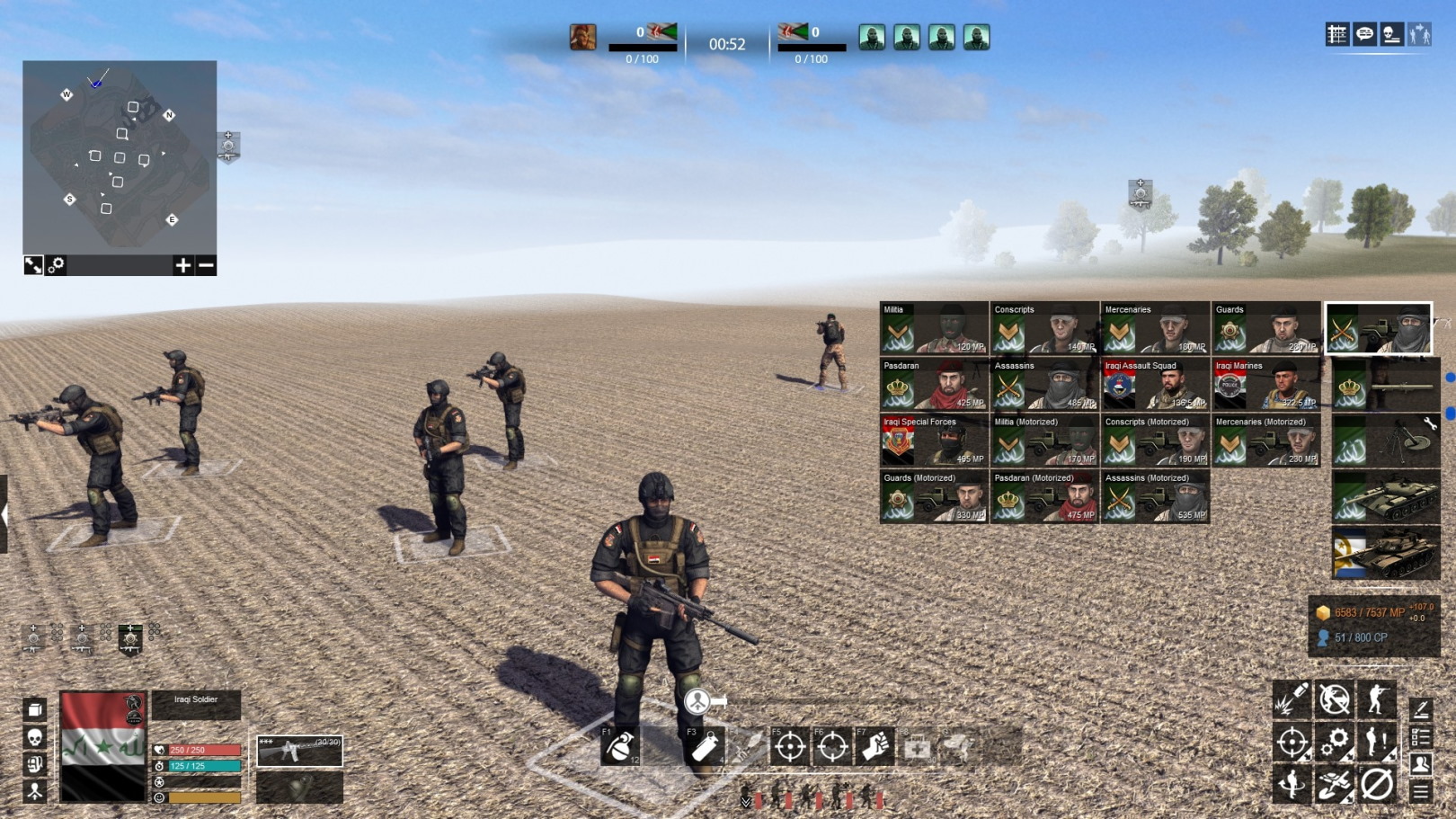Zoom out the minimap with the minus button

click(206, 265)
